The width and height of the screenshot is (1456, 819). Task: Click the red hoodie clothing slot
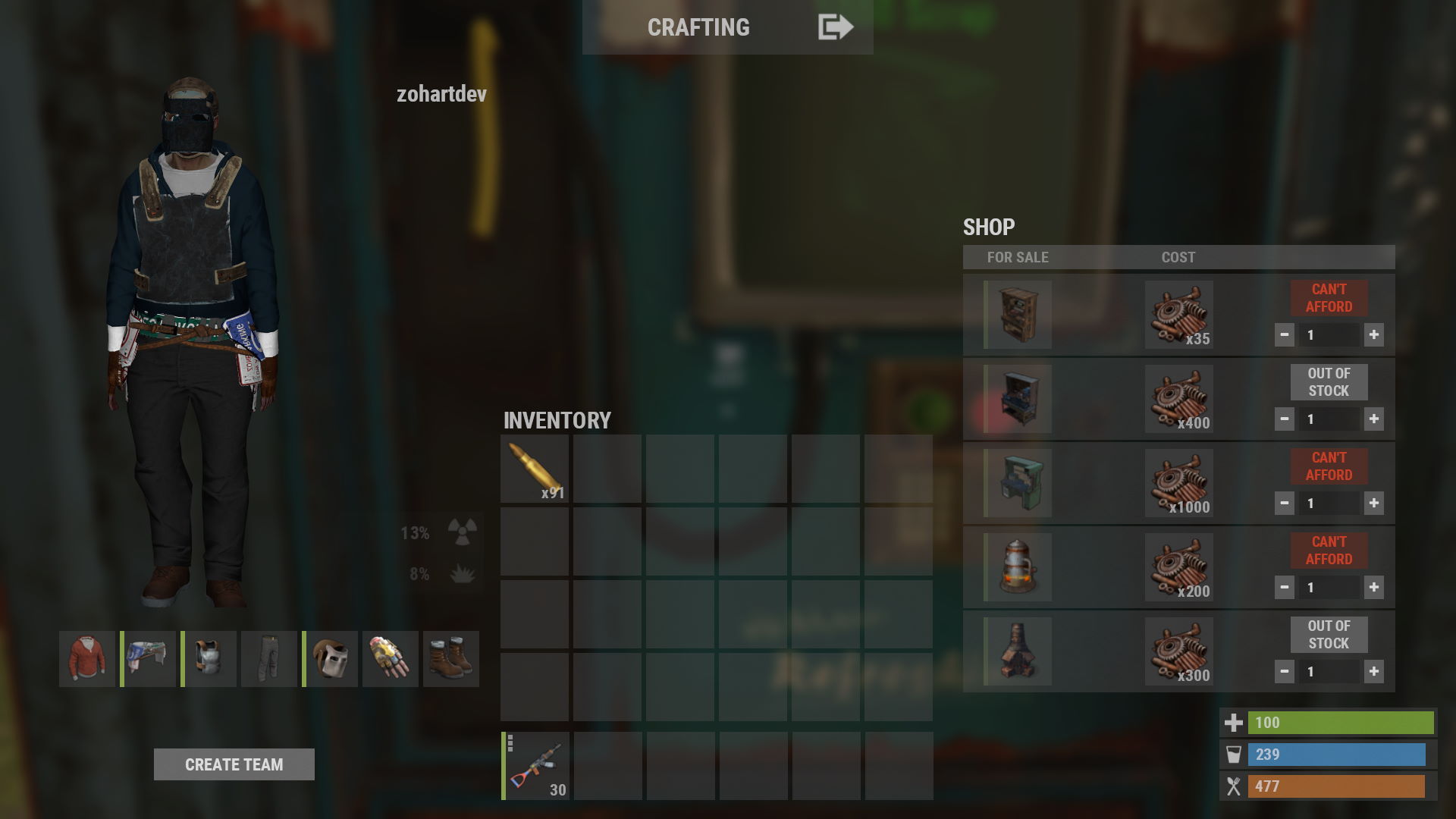(87, 658)
